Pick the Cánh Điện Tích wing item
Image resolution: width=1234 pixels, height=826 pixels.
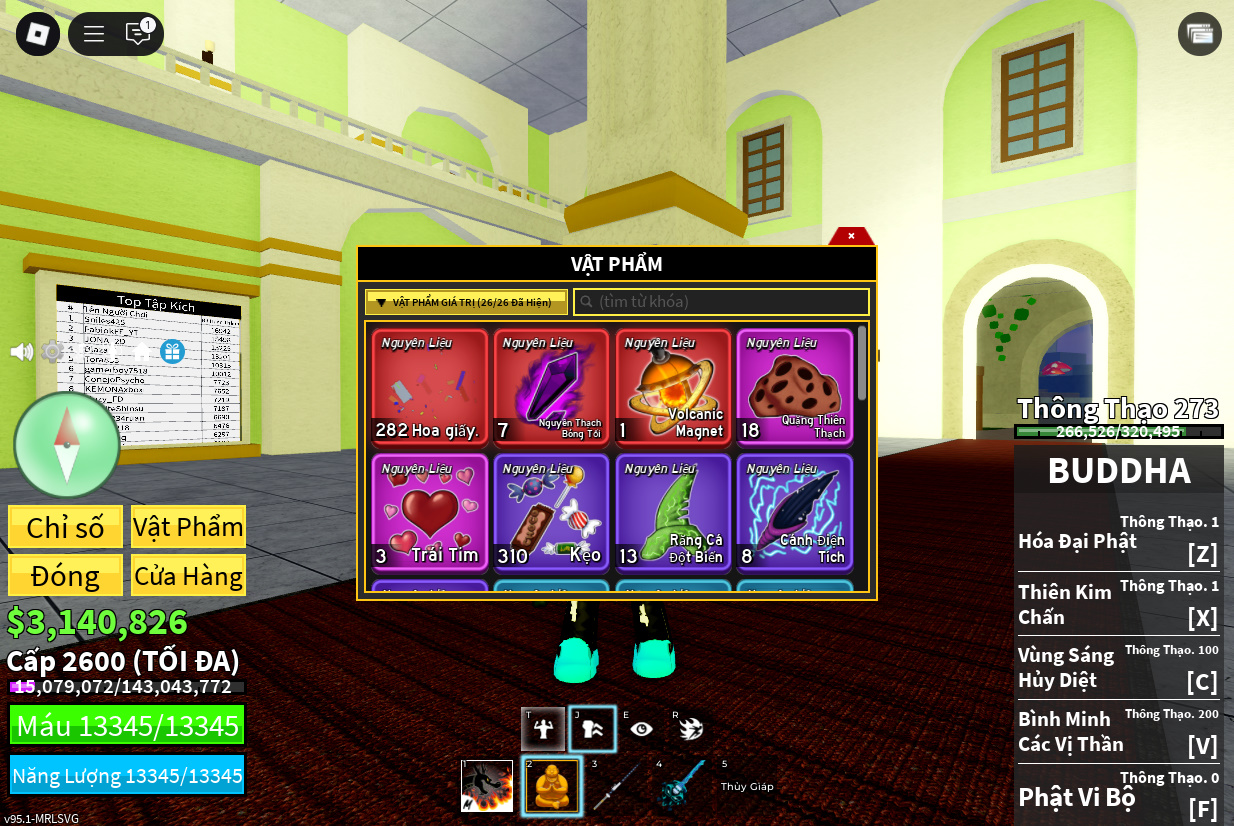click(795, 512)
